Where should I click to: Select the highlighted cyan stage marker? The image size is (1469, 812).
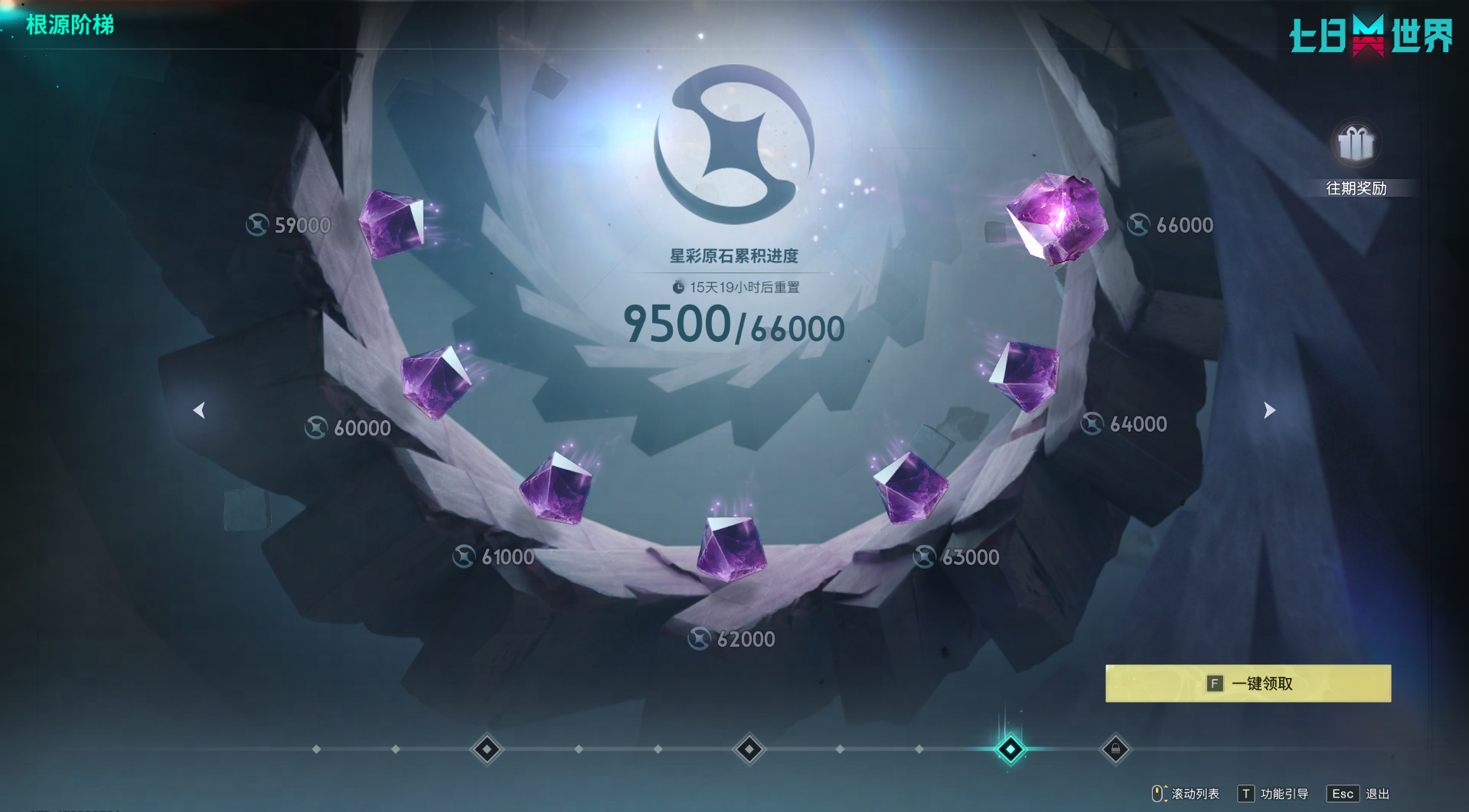pyautogui.click(x=1010, y=749)
